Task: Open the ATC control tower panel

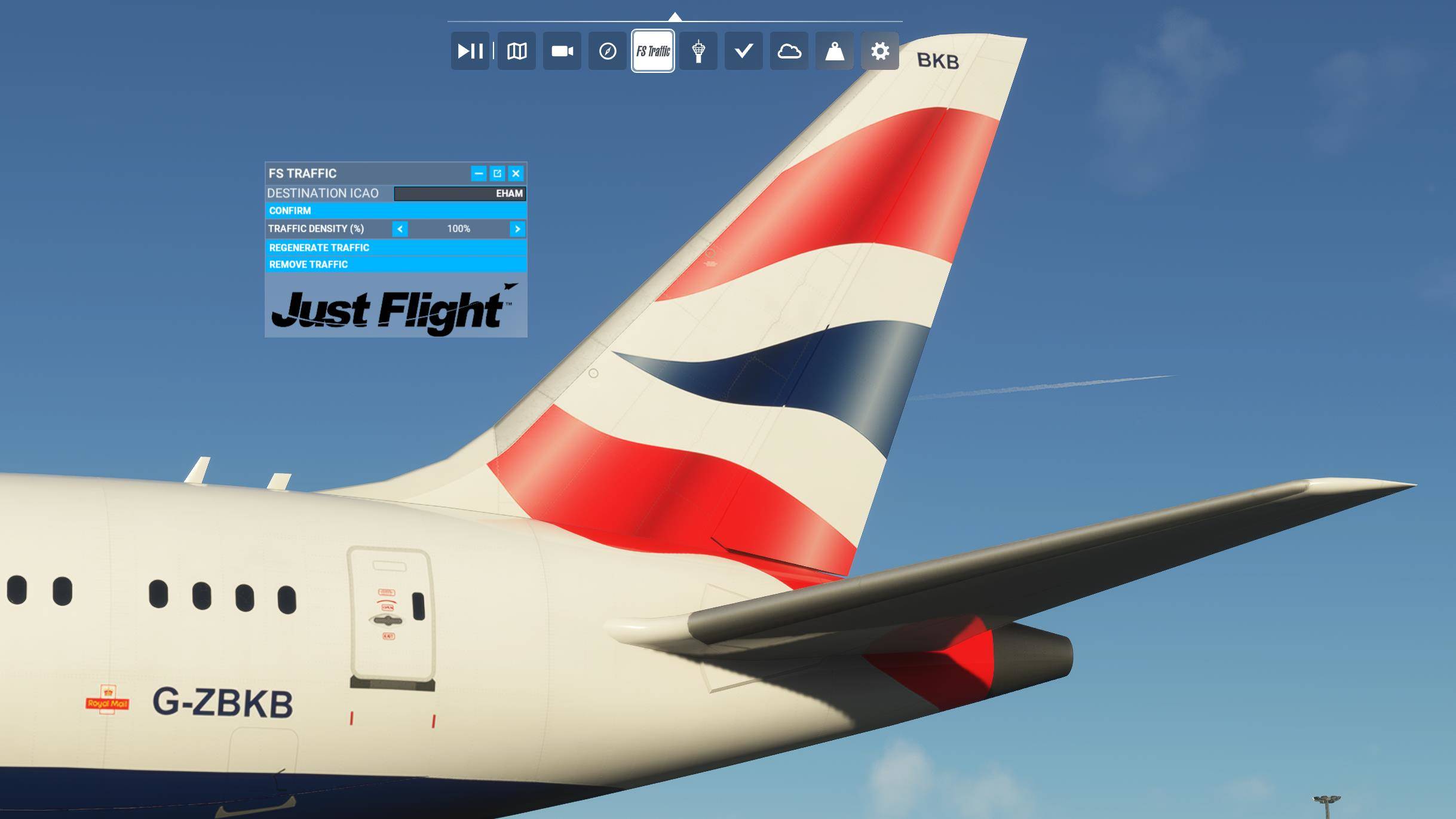Action: [x=698, y=51]
